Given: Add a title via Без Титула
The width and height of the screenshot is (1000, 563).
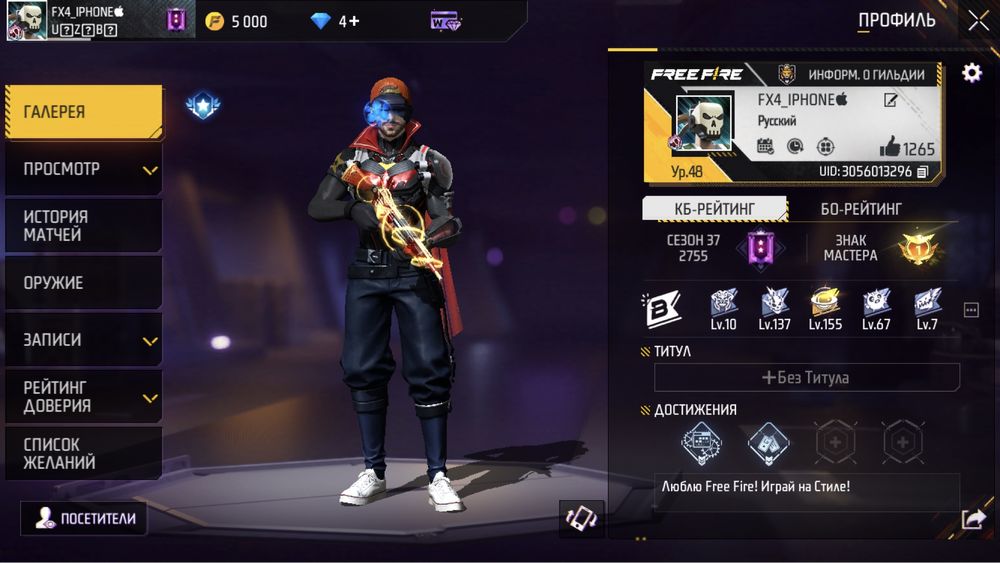Looking at the screenshot, I should tap(806, 377).
